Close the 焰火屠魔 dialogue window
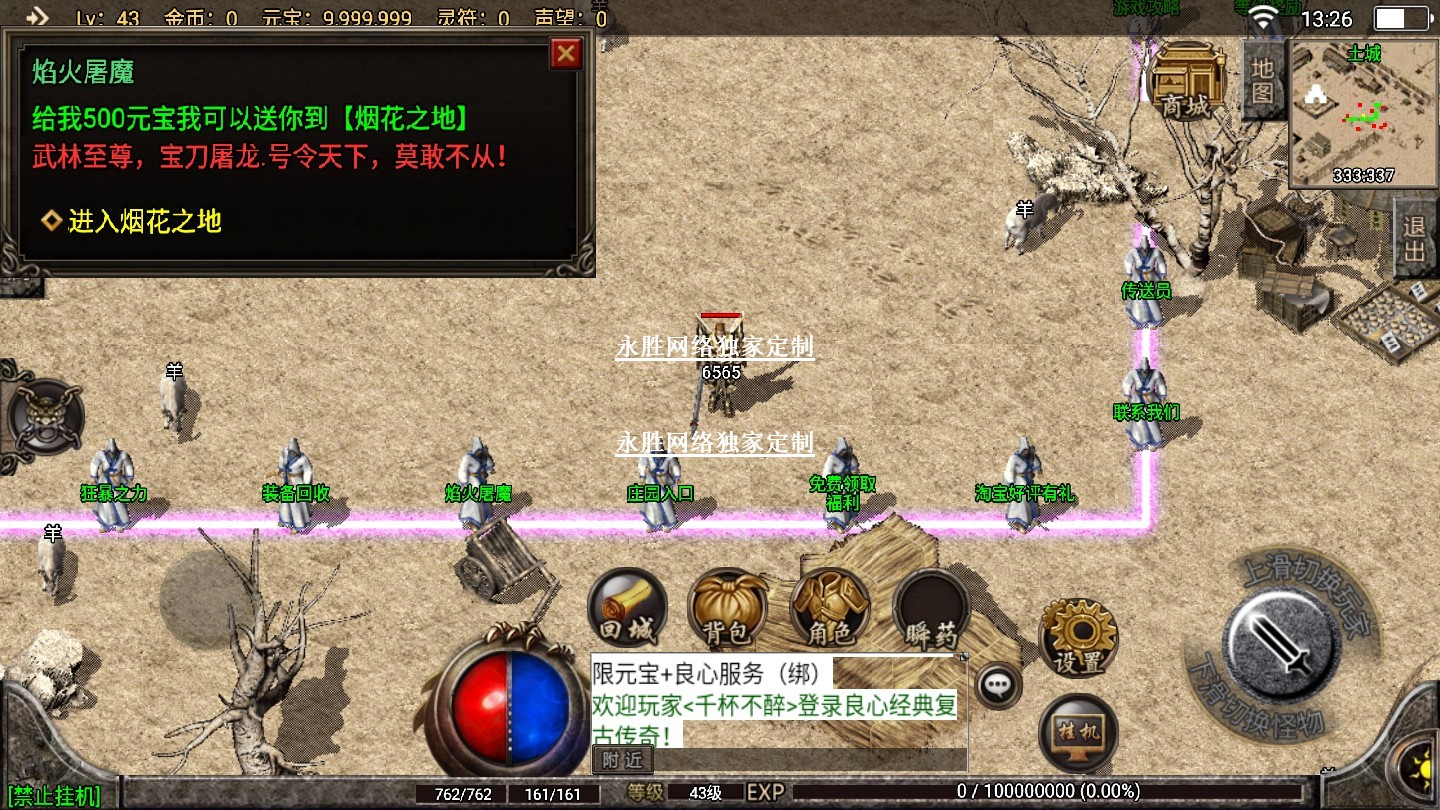The image size is (1440, 810). [566, 53]
